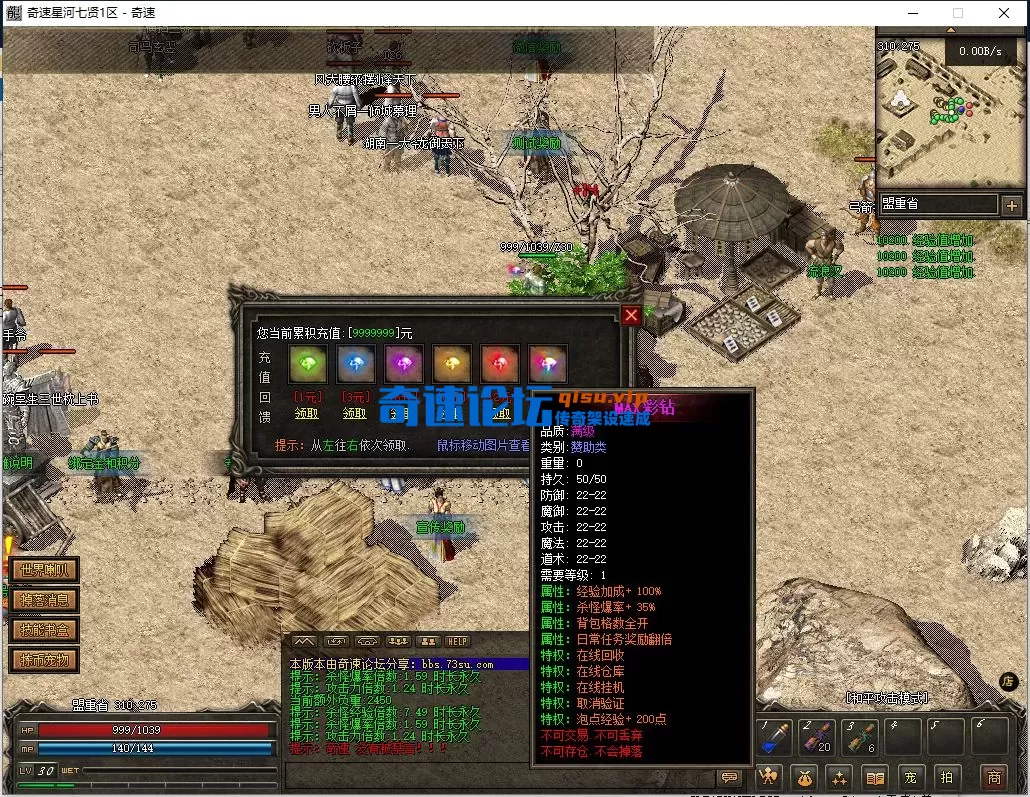Maximize the game window
The image size is (1030, 797).
pos(958,13)
